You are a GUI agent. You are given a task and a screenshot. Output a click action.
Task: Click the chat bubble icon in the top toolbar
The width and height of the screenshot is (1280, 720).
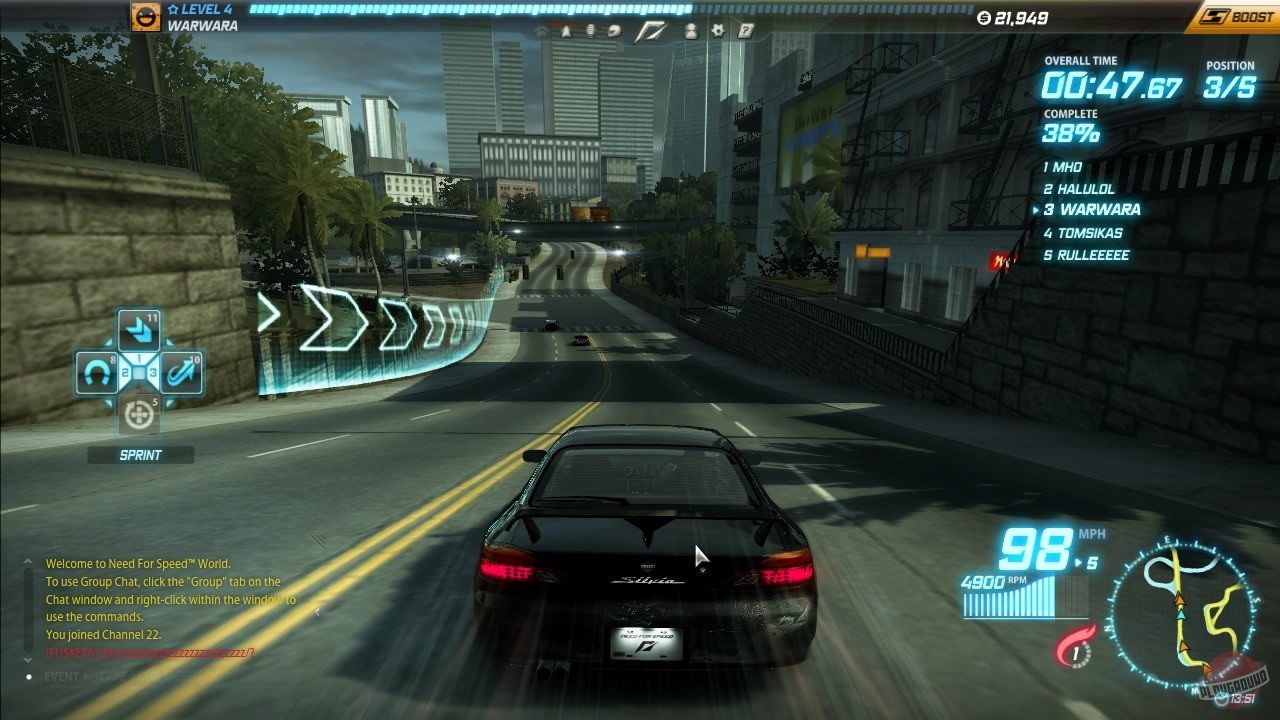click(x=614, y=32)
